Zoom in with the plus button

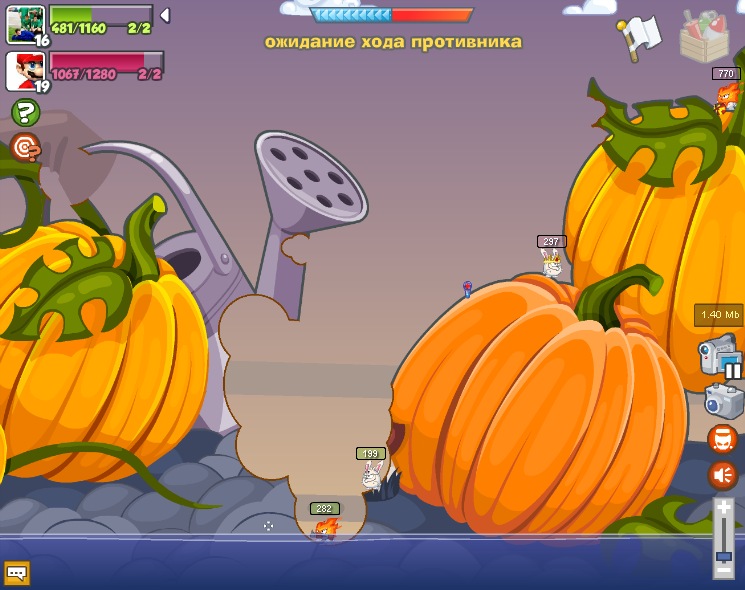[x=723, y=508]
